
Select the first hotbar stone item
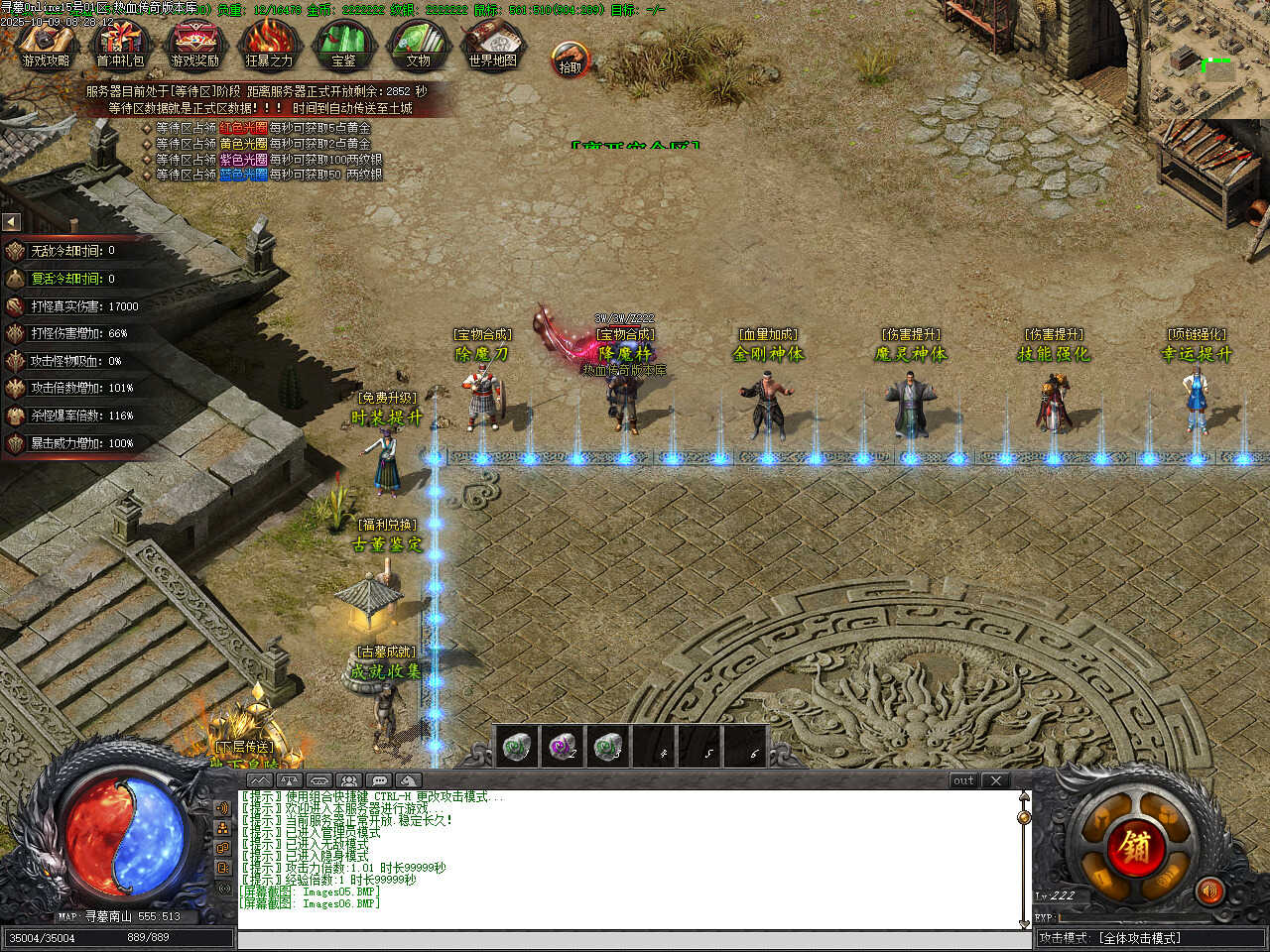pos(515,746)
